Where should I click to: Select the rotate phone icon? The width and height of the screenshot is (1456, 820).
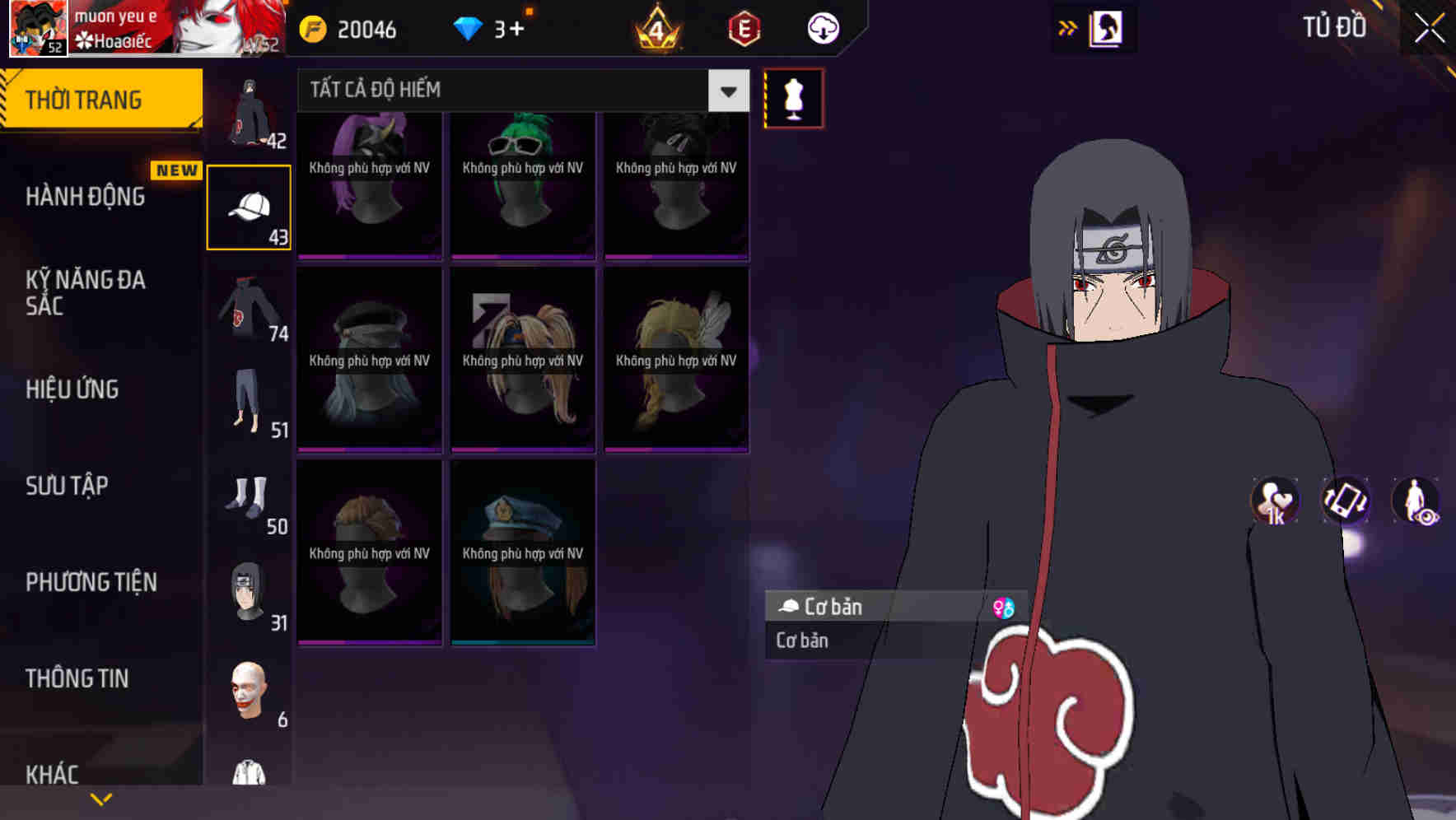coord(1345,501)
